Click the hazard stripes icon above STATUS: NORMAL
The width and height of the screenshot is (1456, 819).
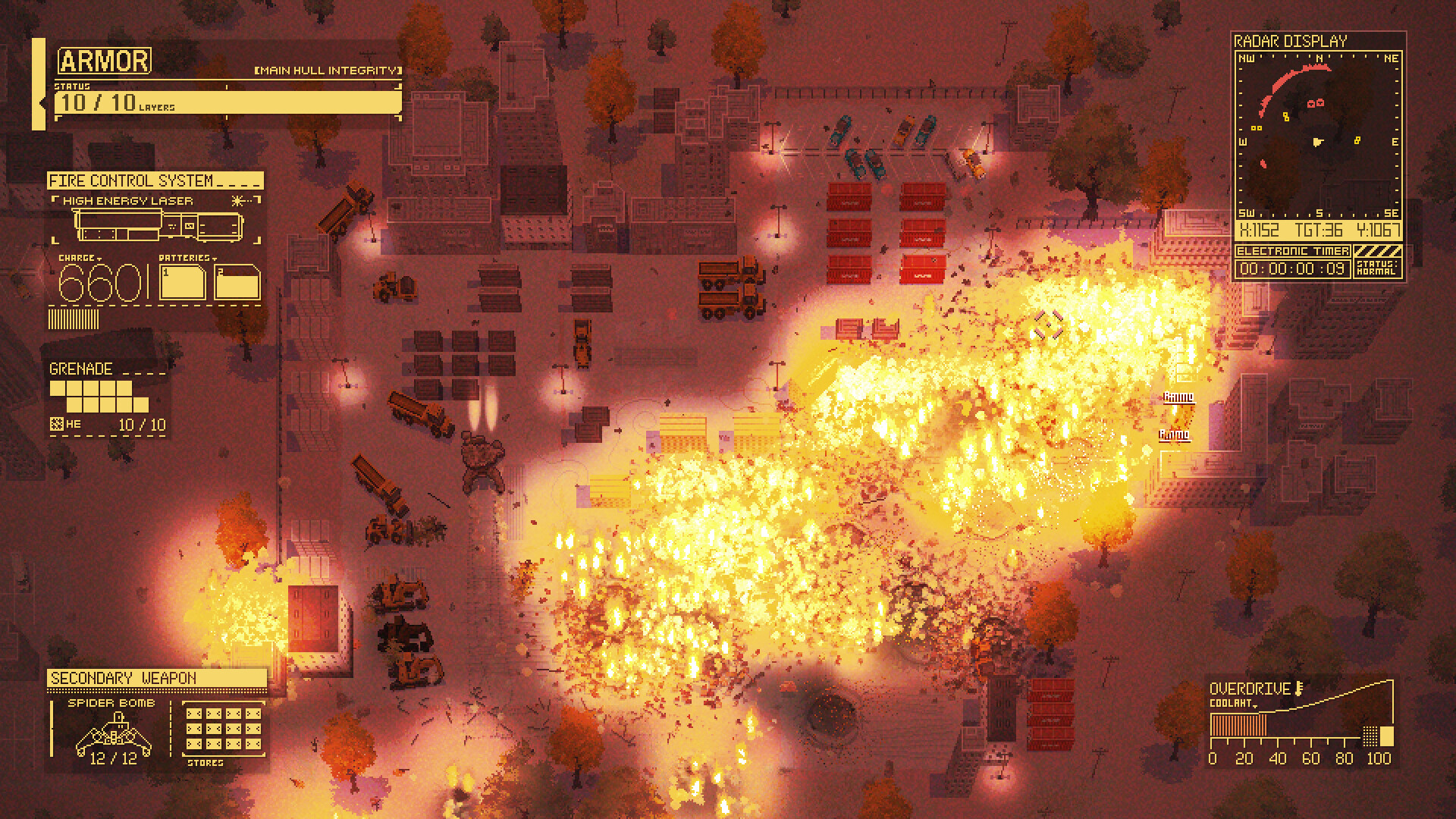point(1379,252)
